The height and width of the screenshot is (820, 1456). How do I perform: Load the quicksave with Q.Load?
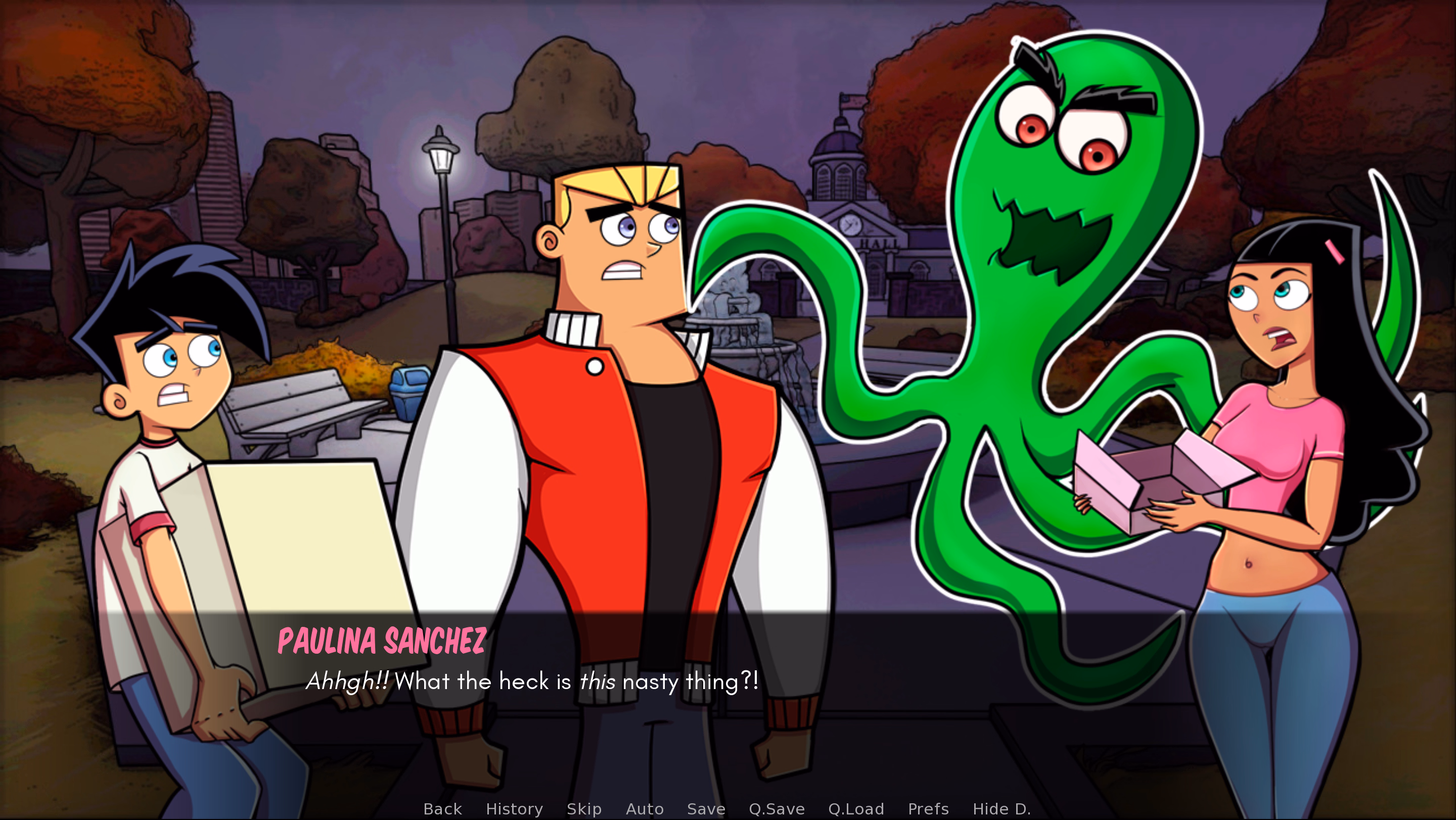[x=856, y=809]
